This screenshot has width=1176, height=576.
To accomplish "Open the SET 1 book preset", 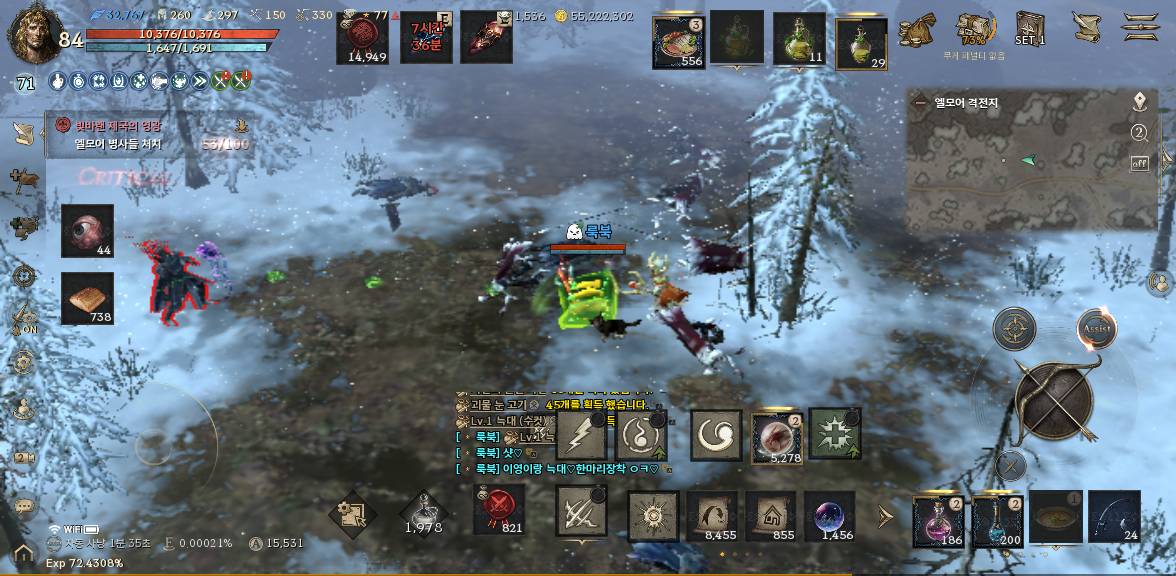I will (1030, 28).
